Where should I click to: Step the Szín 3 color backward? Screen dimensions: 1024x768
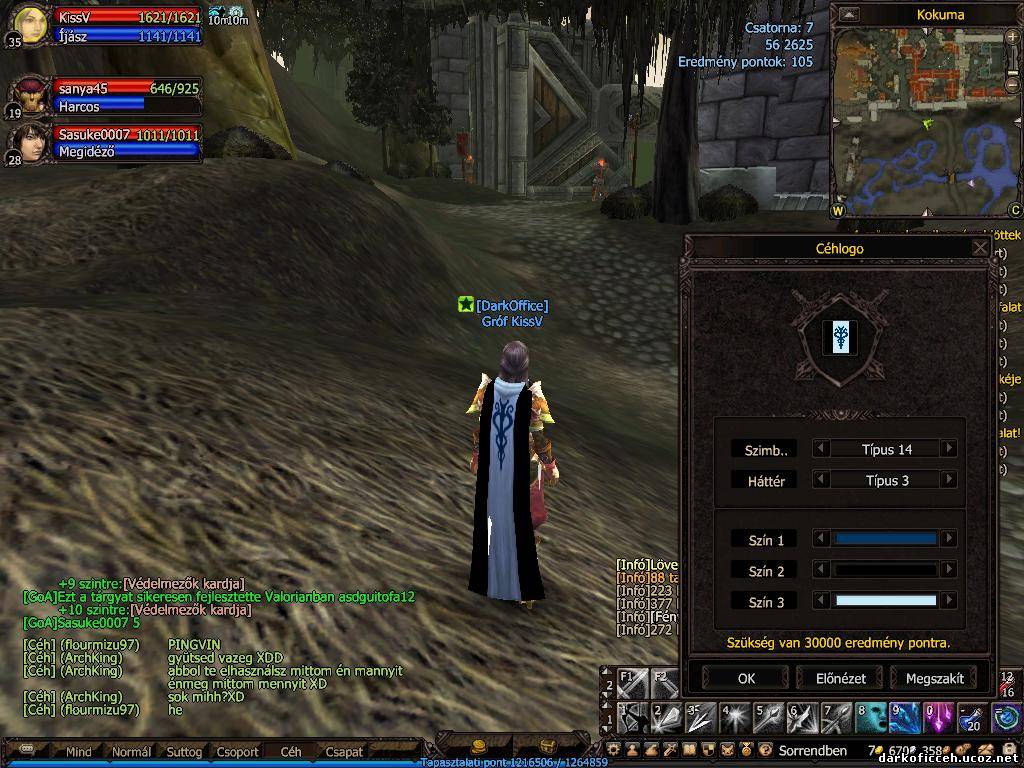coord(821,601)
